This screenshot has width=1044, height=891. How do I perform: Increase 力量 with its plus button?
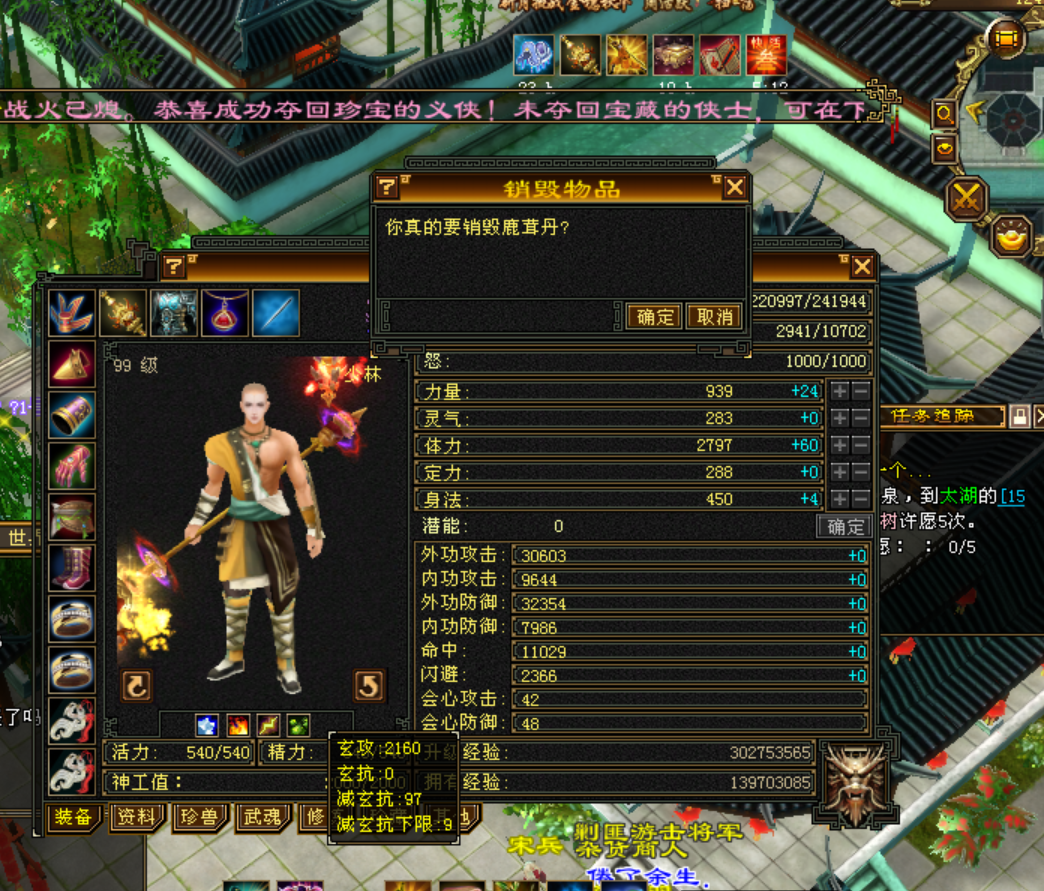pyautogui.click(x=840, y=391)
